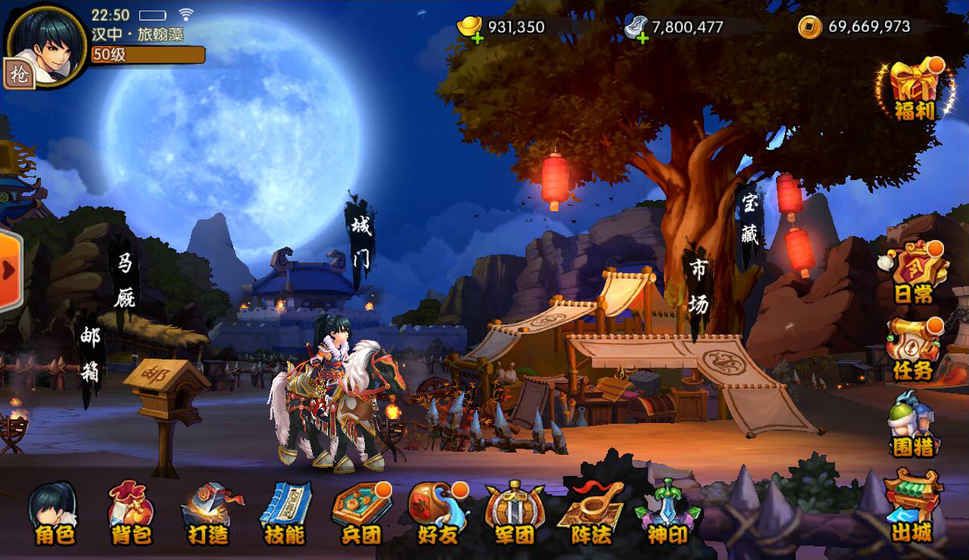Open the 军团 legion menu
Image resolution: width=969 pixels, height=560 pixels.
(x=513, y=513)
